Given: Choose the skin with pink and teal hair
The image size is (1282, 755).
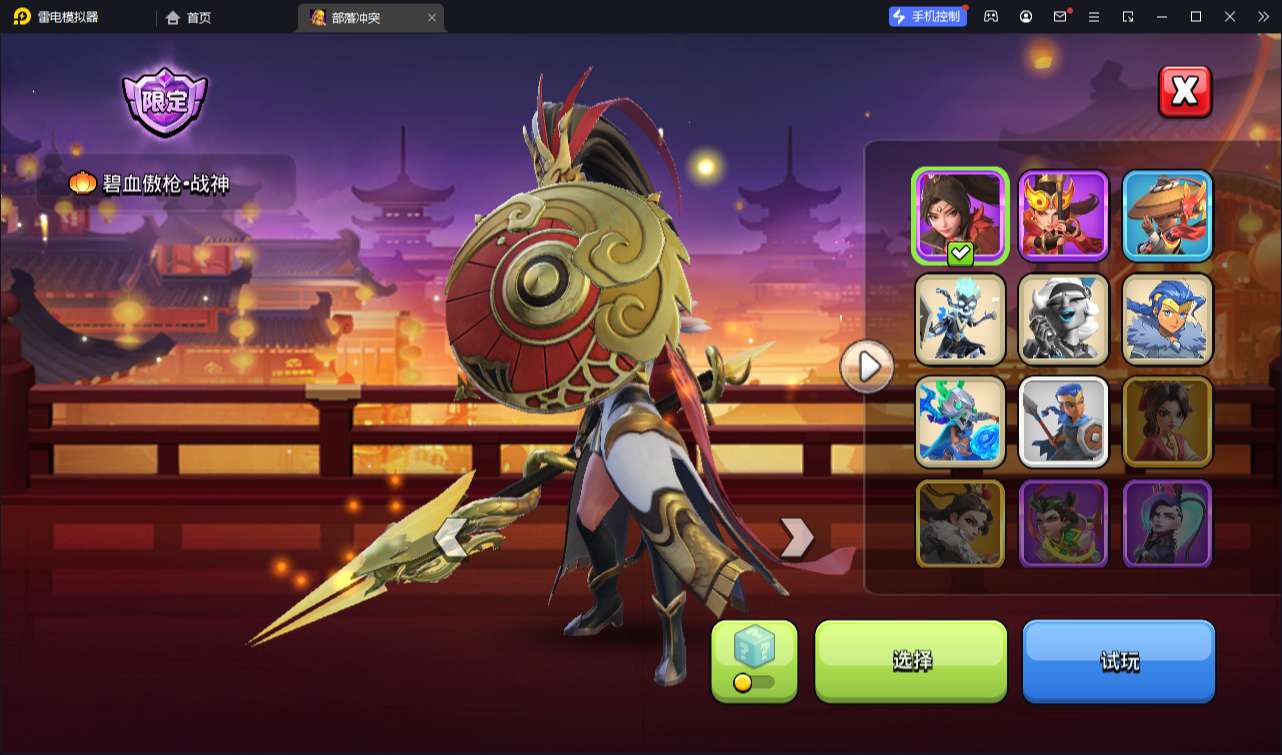Looking at the screenshot, I should 1167,524.
